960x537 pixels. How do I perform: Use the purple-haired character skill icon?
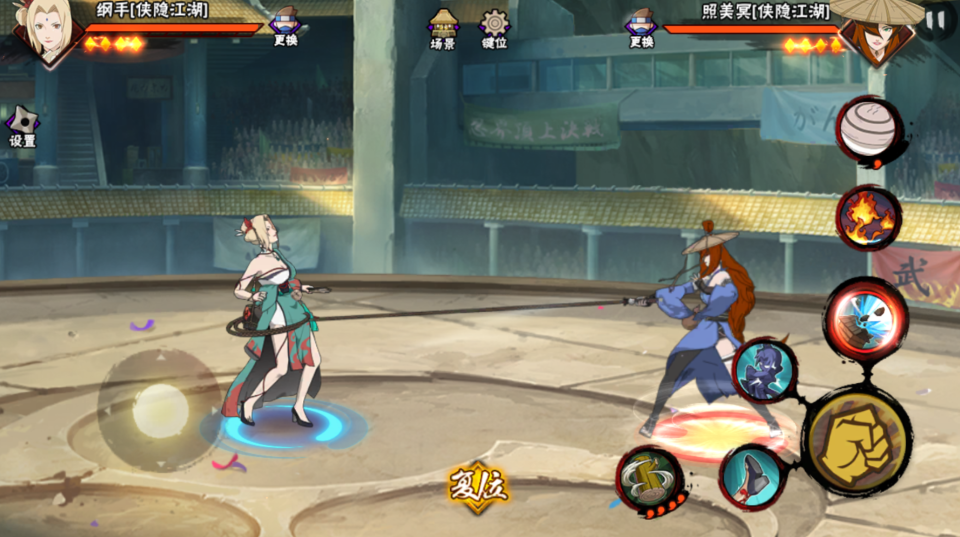[x=764, y=371]
